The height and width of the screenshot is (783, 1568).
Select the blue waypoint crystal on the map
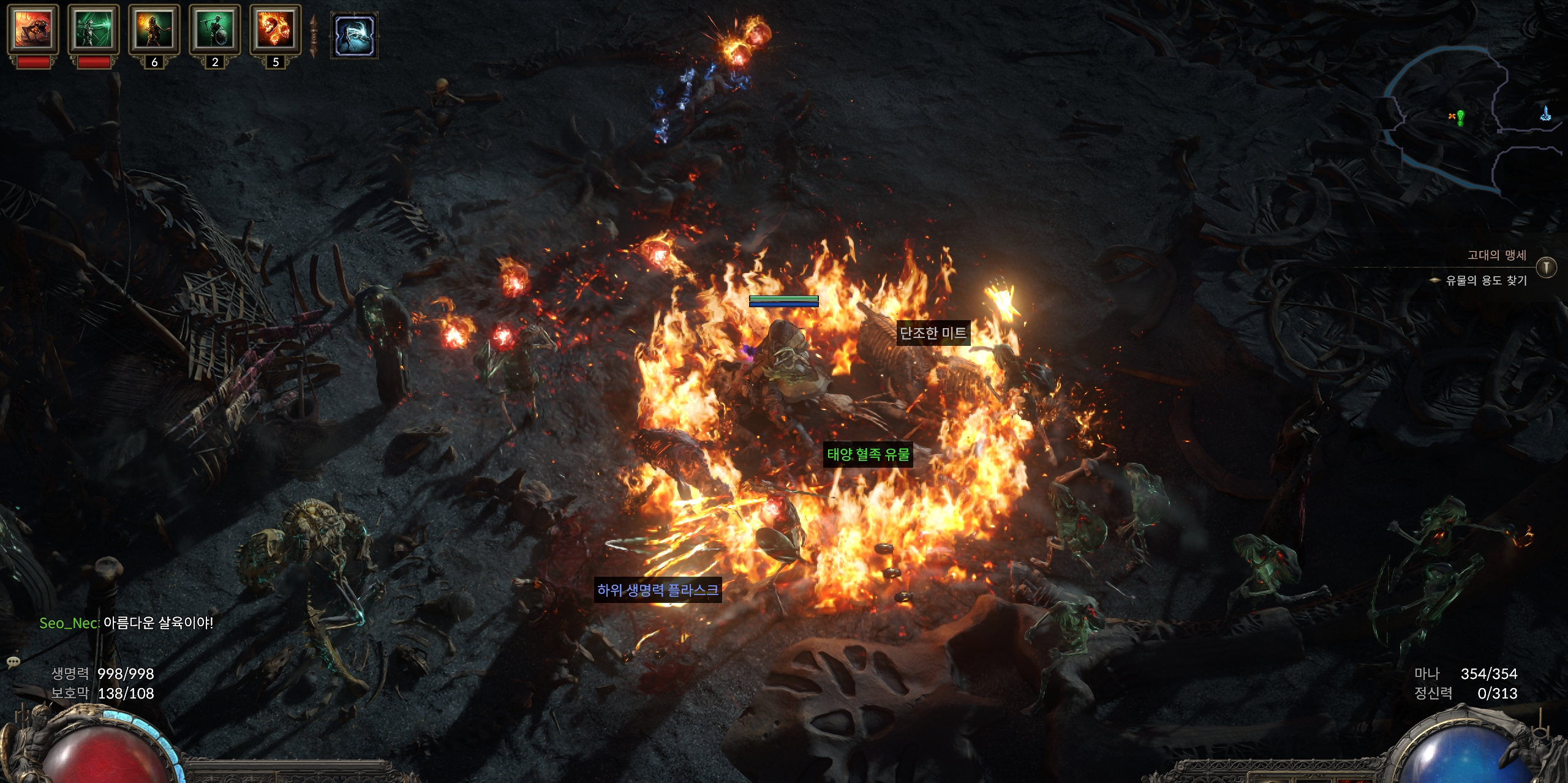point(1545,113)
